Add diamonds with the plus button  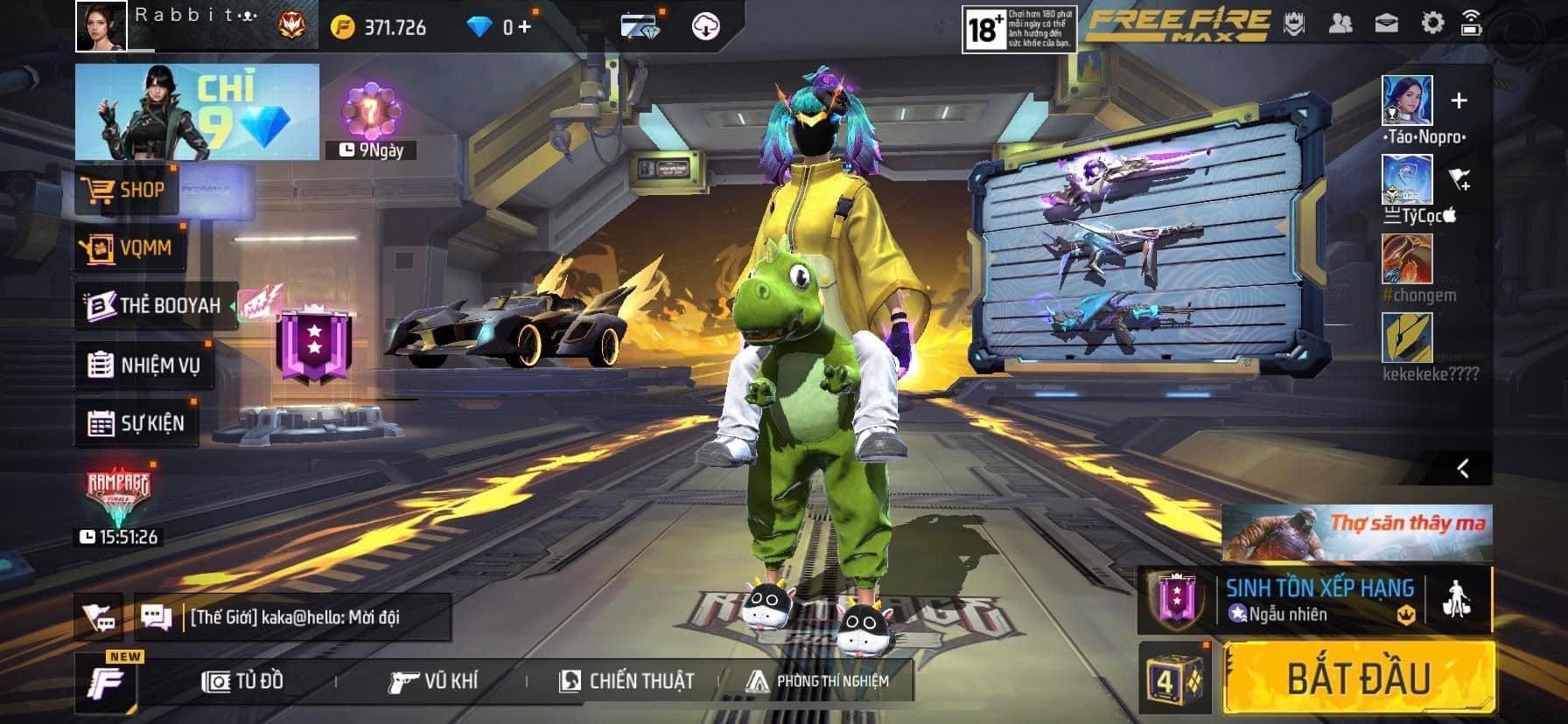(523, 27)
